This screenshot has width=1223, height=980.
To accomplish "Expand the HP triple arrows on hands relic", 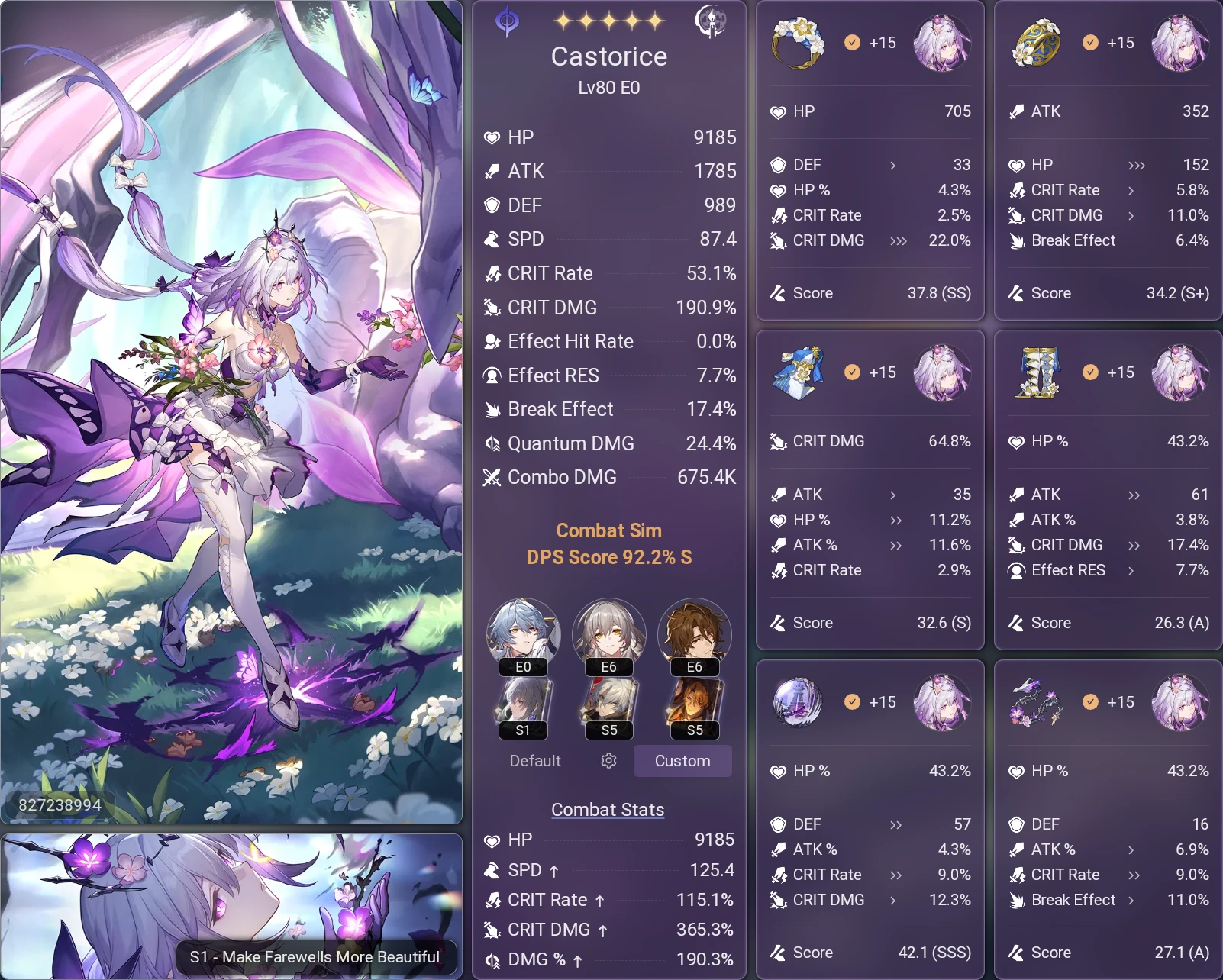I will (x=1137, y=165).
